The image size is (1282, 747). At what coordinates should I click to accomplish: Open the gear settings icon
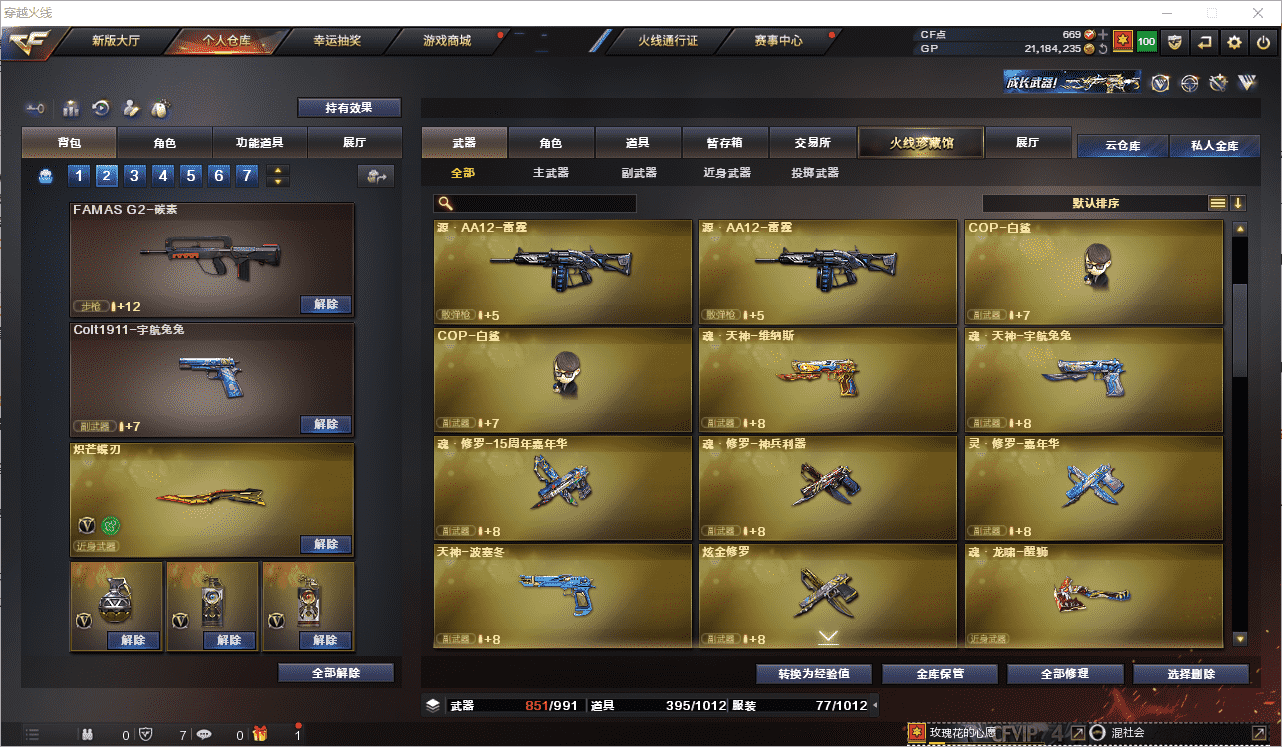pyautogui.click(x=1234, y=42)
